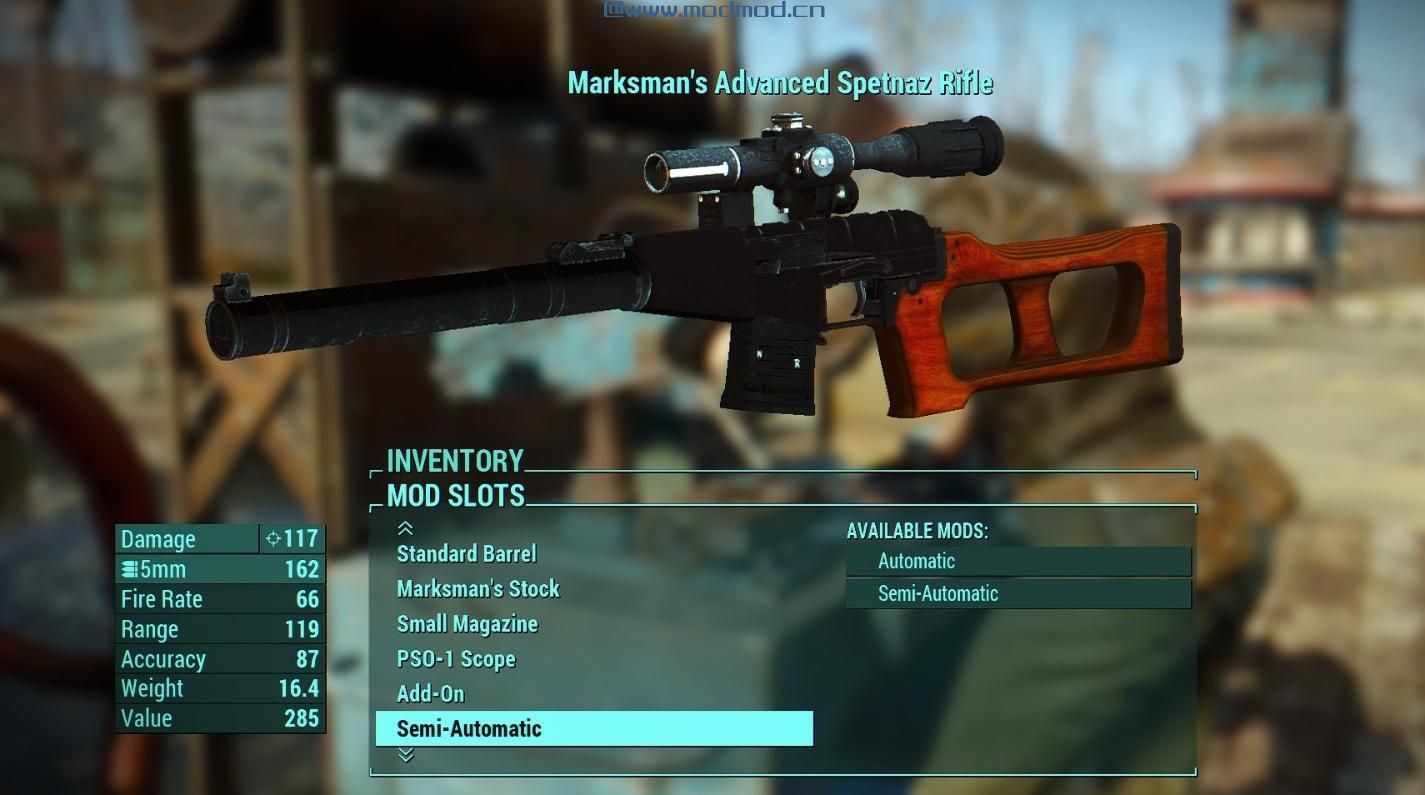Screen dimensions: 1425x795
Task: Expand the PSO-1 Scope mod slot
Action: [456, 659]
